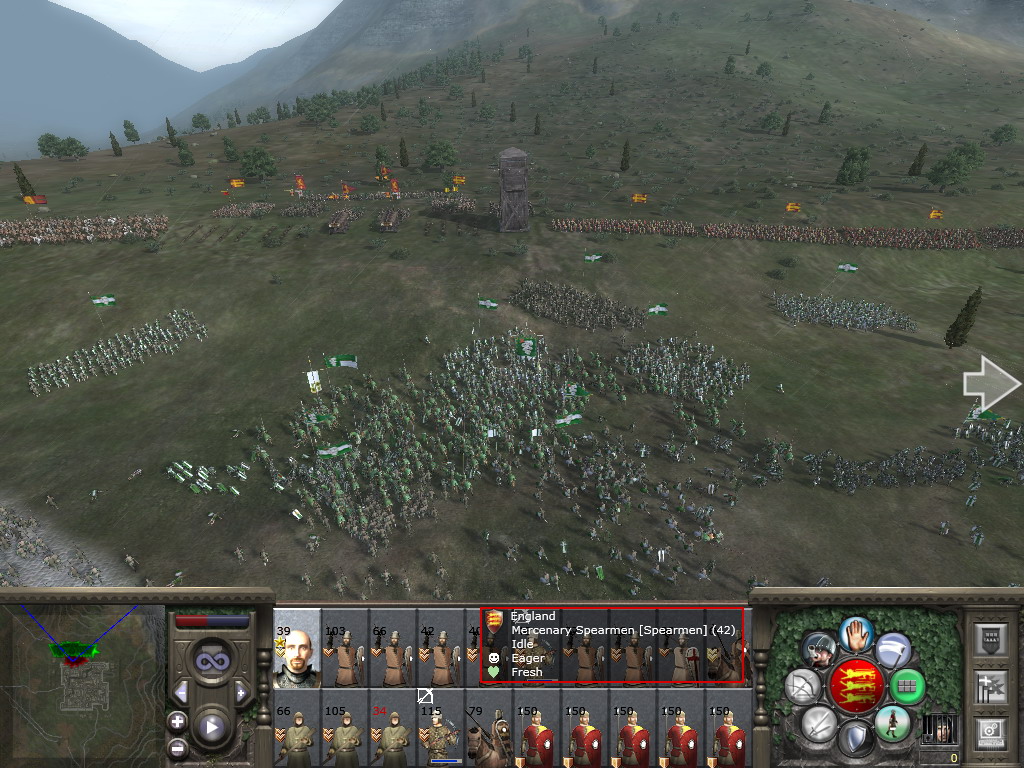Activate the horn-blowing soldier rally button
Viewport: 1024px width, 768px height.
tap(819, 650)
